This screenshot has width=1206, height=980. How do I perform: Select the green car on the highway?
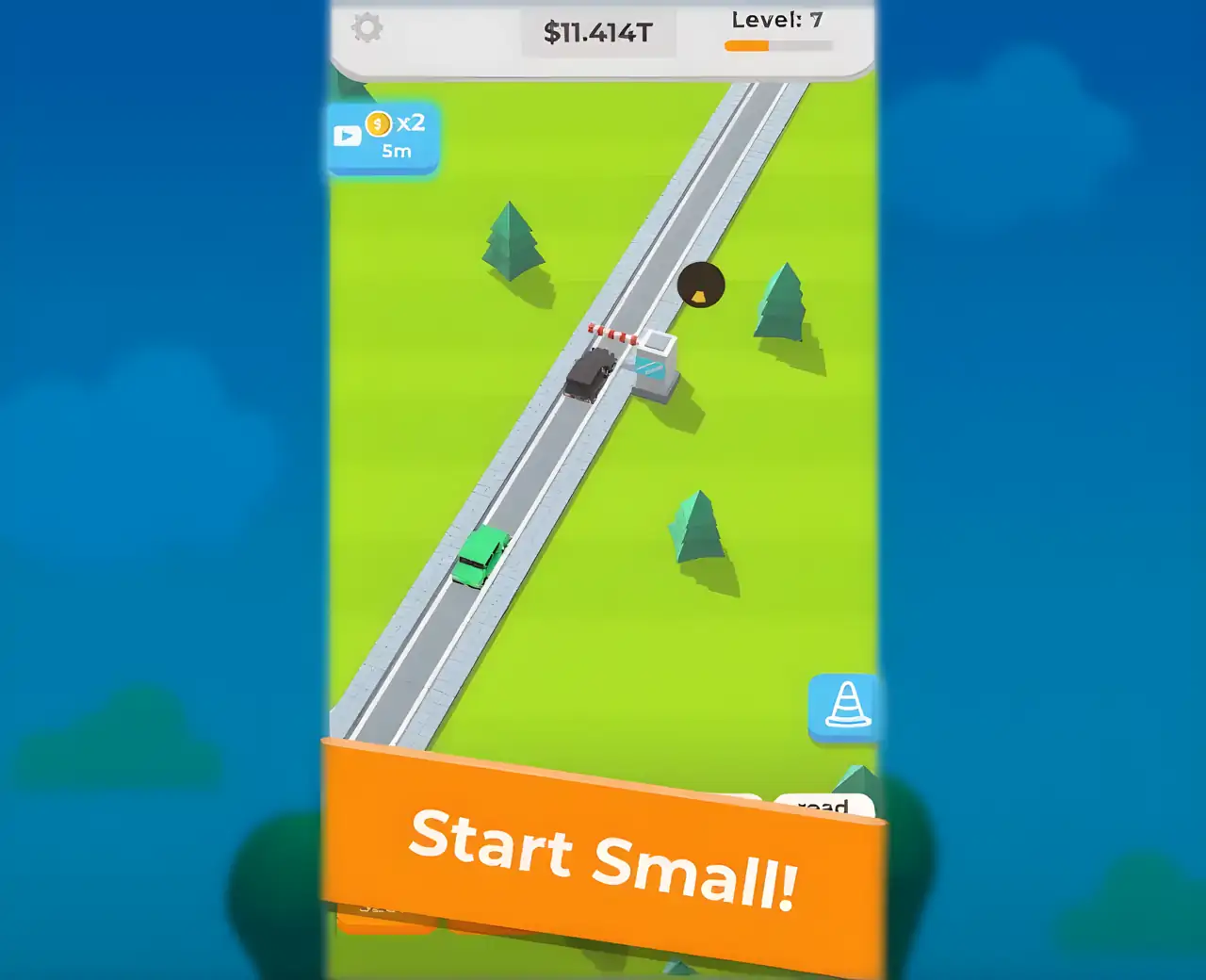click(x=481, y=558)
